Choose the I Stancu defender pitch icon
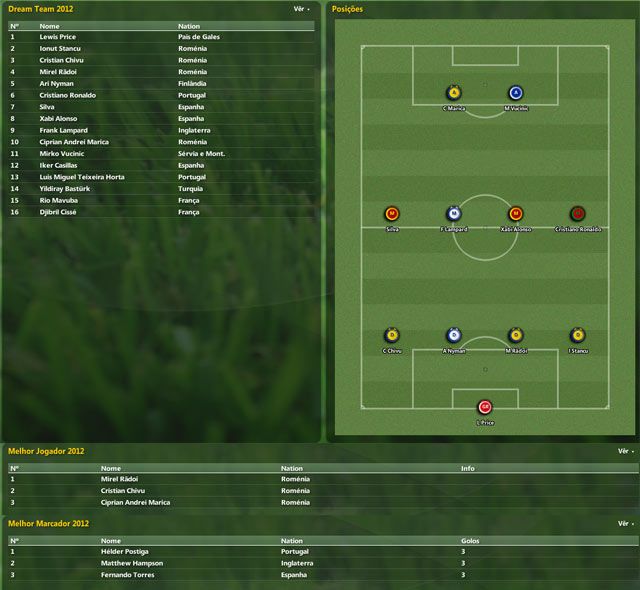Screen dimensions: 640x590 577,335
